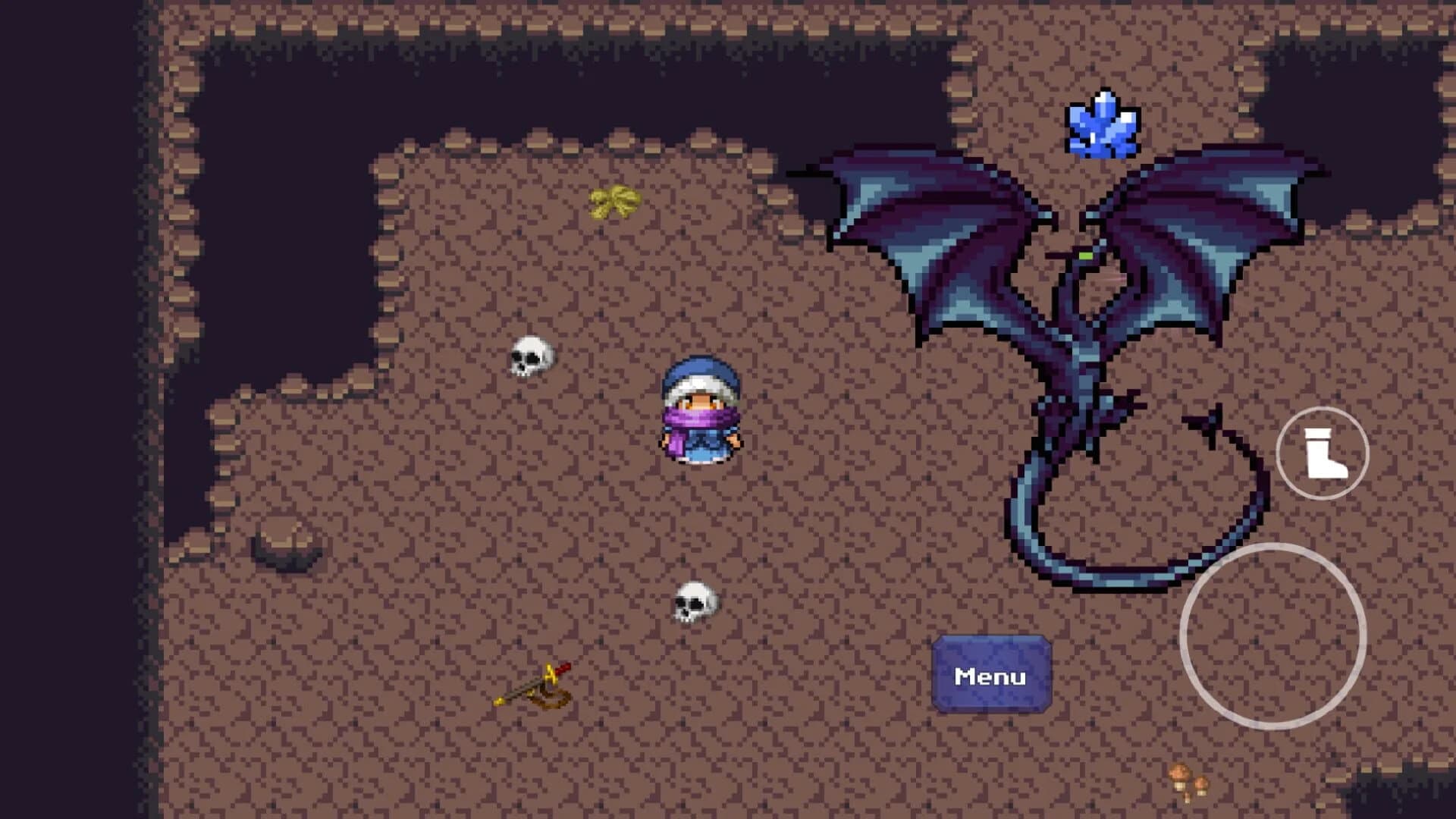Screen dimensions: 1456x819
Task: Collect the yellow bone pile item
Action: click(x=614, y=201)
